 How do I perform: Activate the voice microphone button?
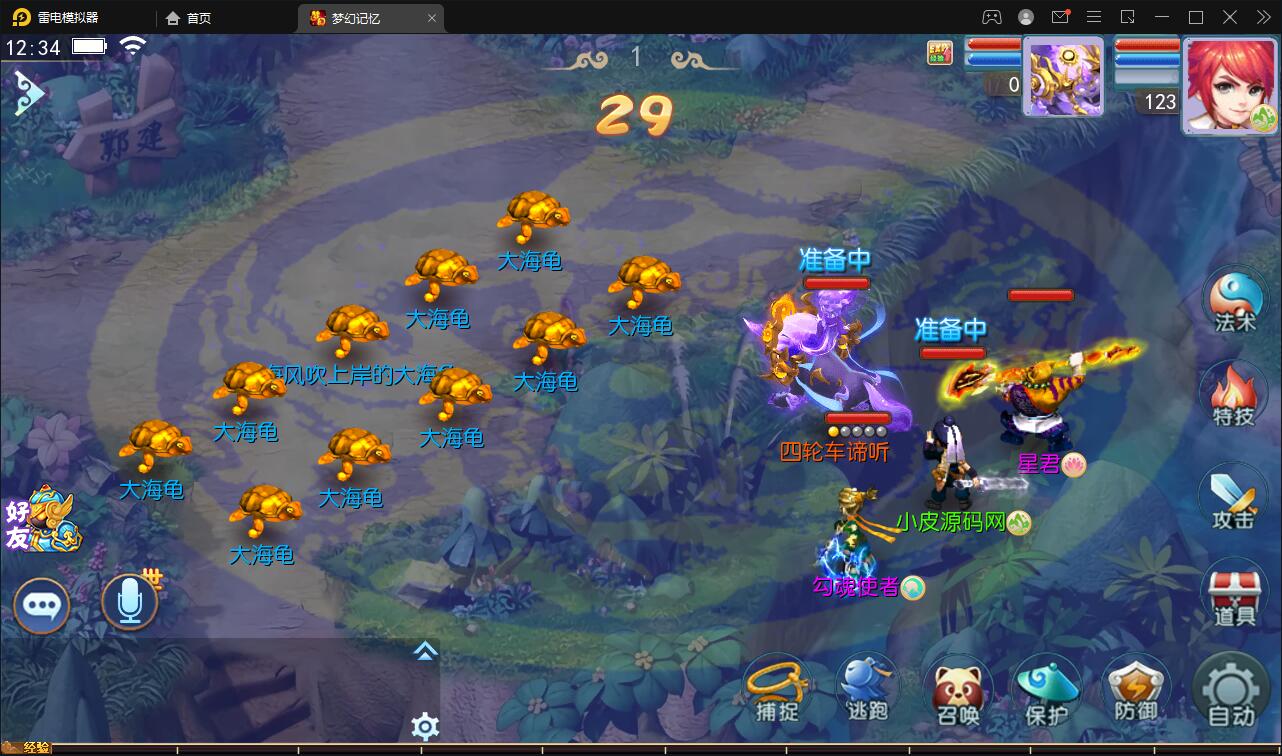tap(130, 602)
